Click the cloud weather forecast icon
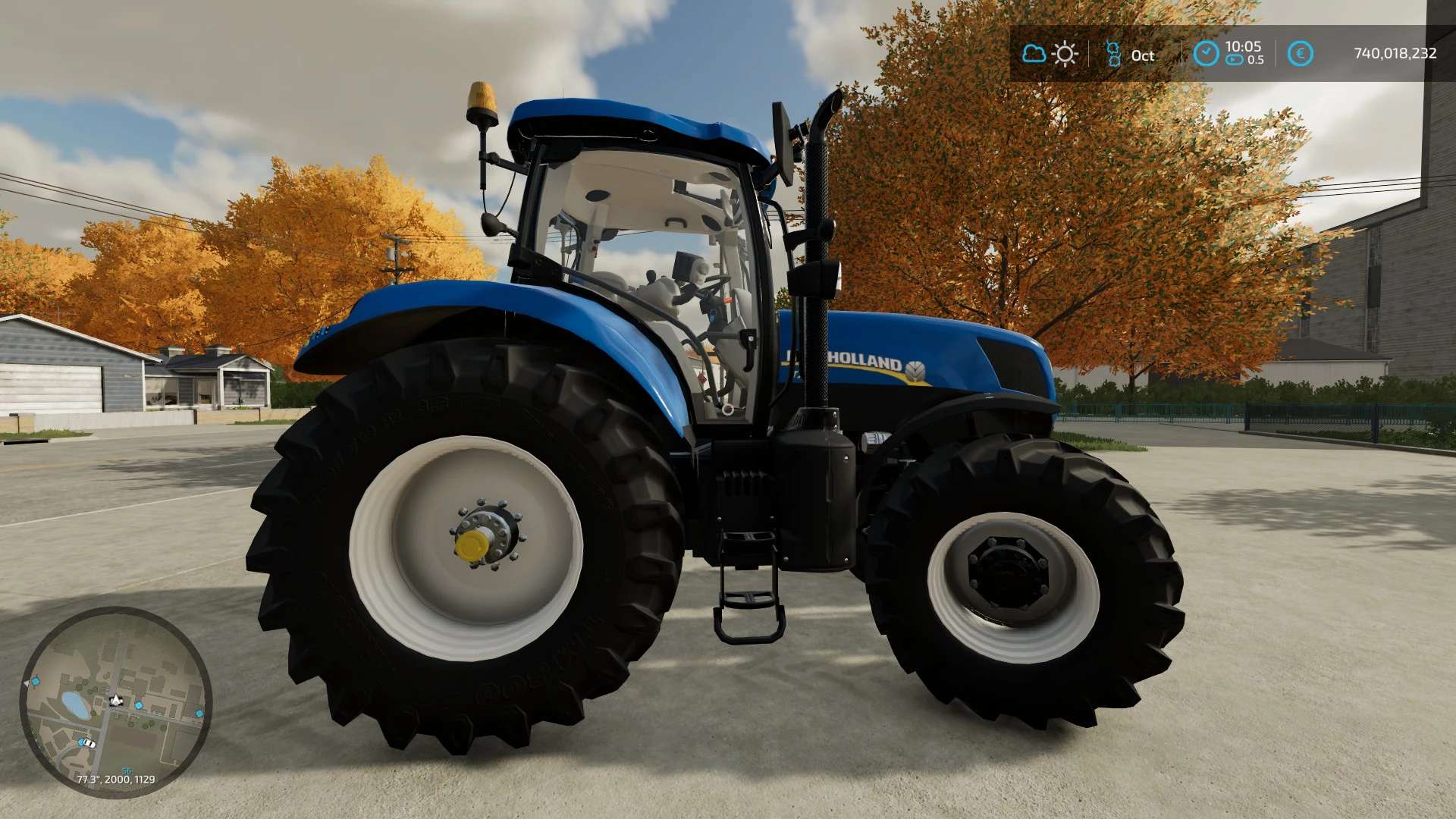The width and height of the screenshot is (1456, 819). coord(1034,54)
